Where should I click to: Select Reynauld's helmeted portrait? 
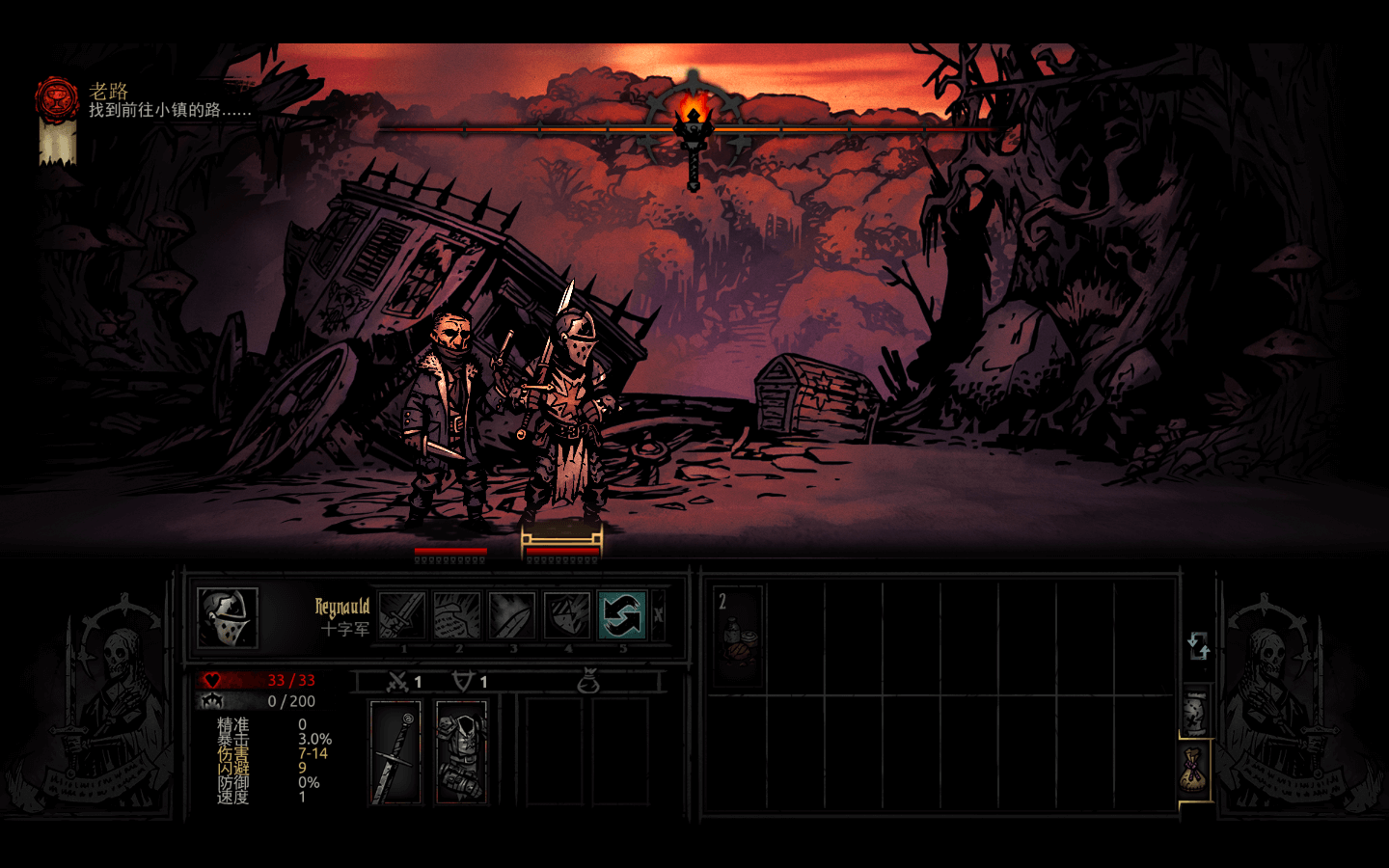(x=228, y=617)
